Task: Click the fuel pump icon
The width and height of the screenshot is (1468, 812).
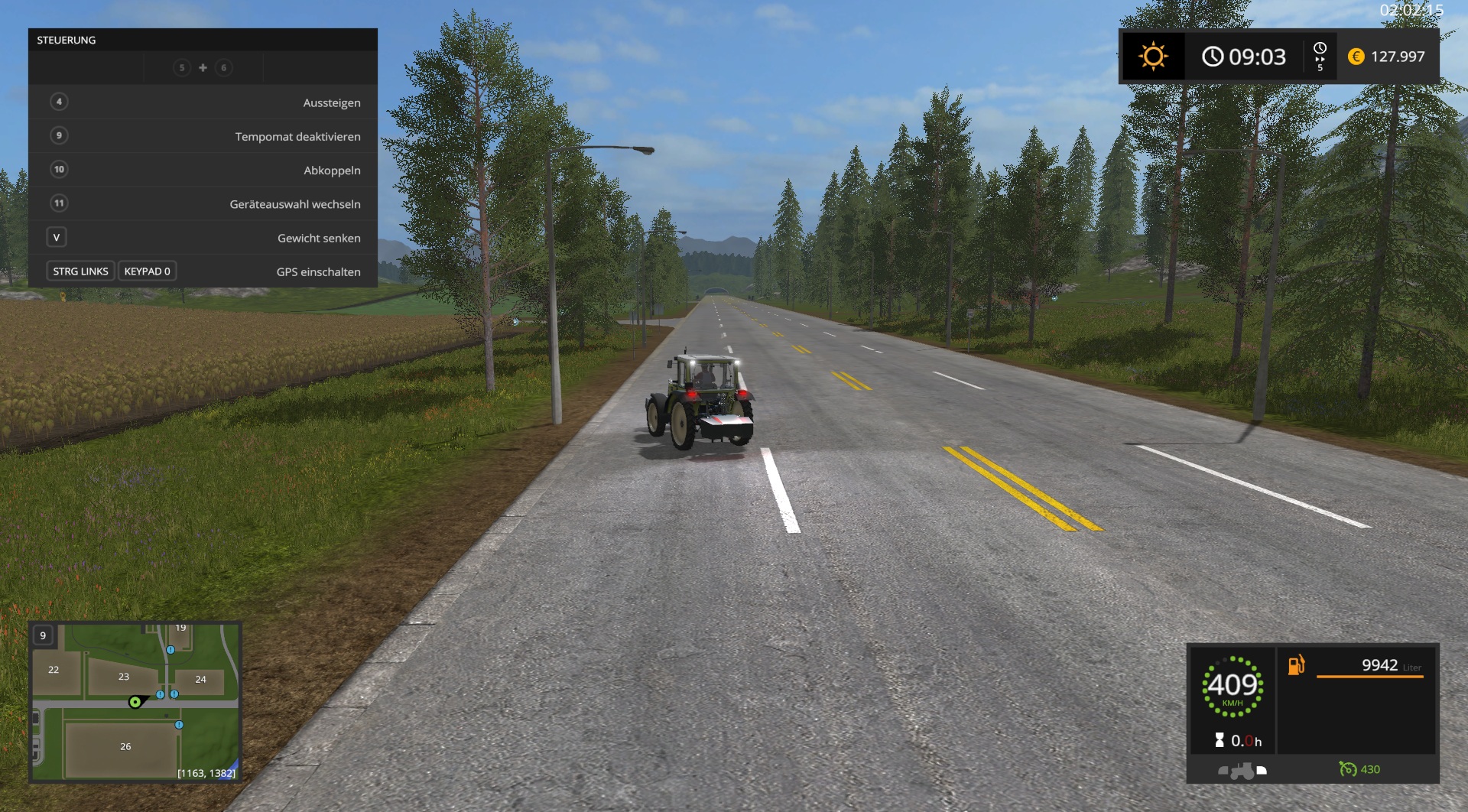Action: tap(1296, 665)
